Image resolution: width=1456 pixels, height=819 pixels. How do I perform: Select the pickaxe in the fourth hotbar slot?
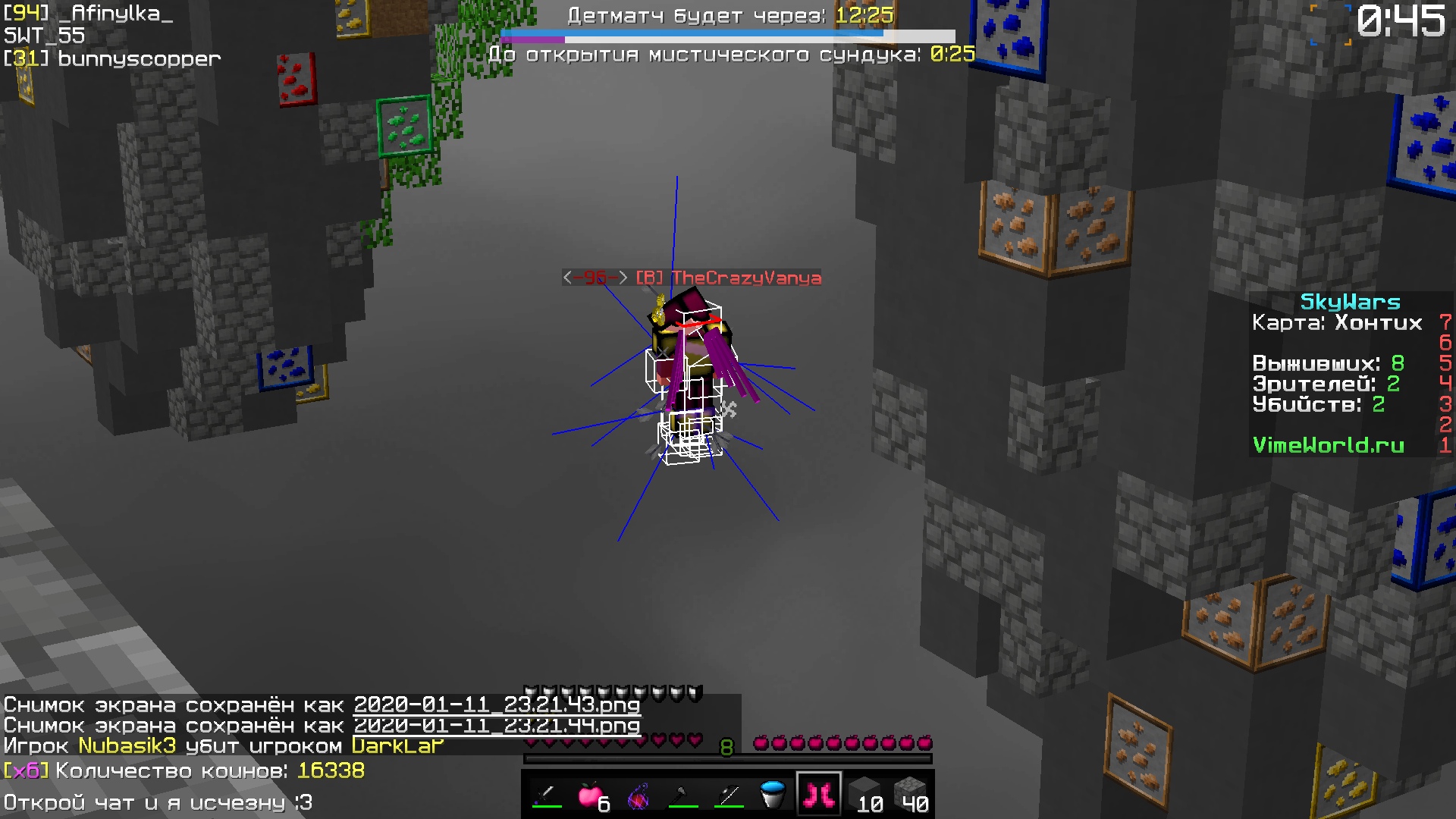point(681,794)
